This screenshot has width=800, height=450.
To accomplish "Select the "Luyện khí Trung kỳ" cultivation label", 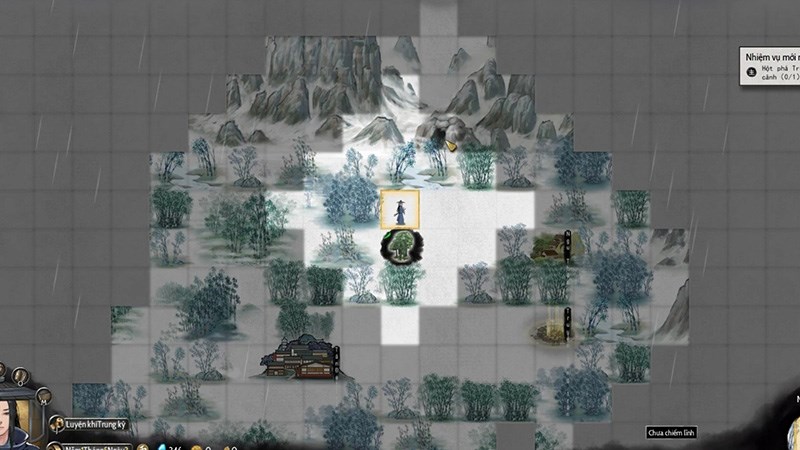I will pyautogui.click(x=97, y=424).
